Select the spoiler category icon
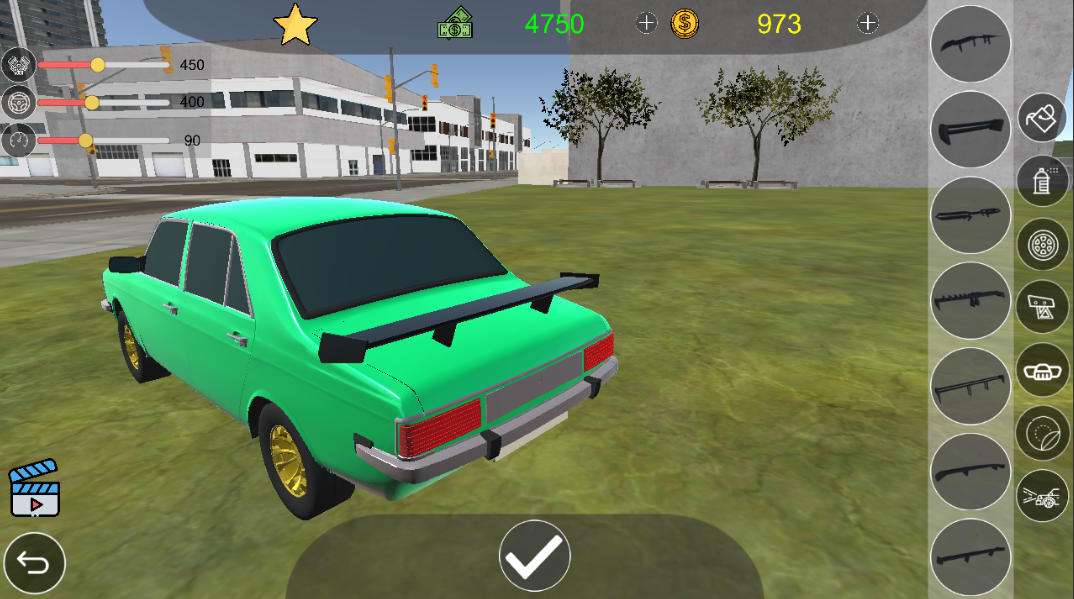Viewport: 1074px width, 599px height. (1043, 307)
